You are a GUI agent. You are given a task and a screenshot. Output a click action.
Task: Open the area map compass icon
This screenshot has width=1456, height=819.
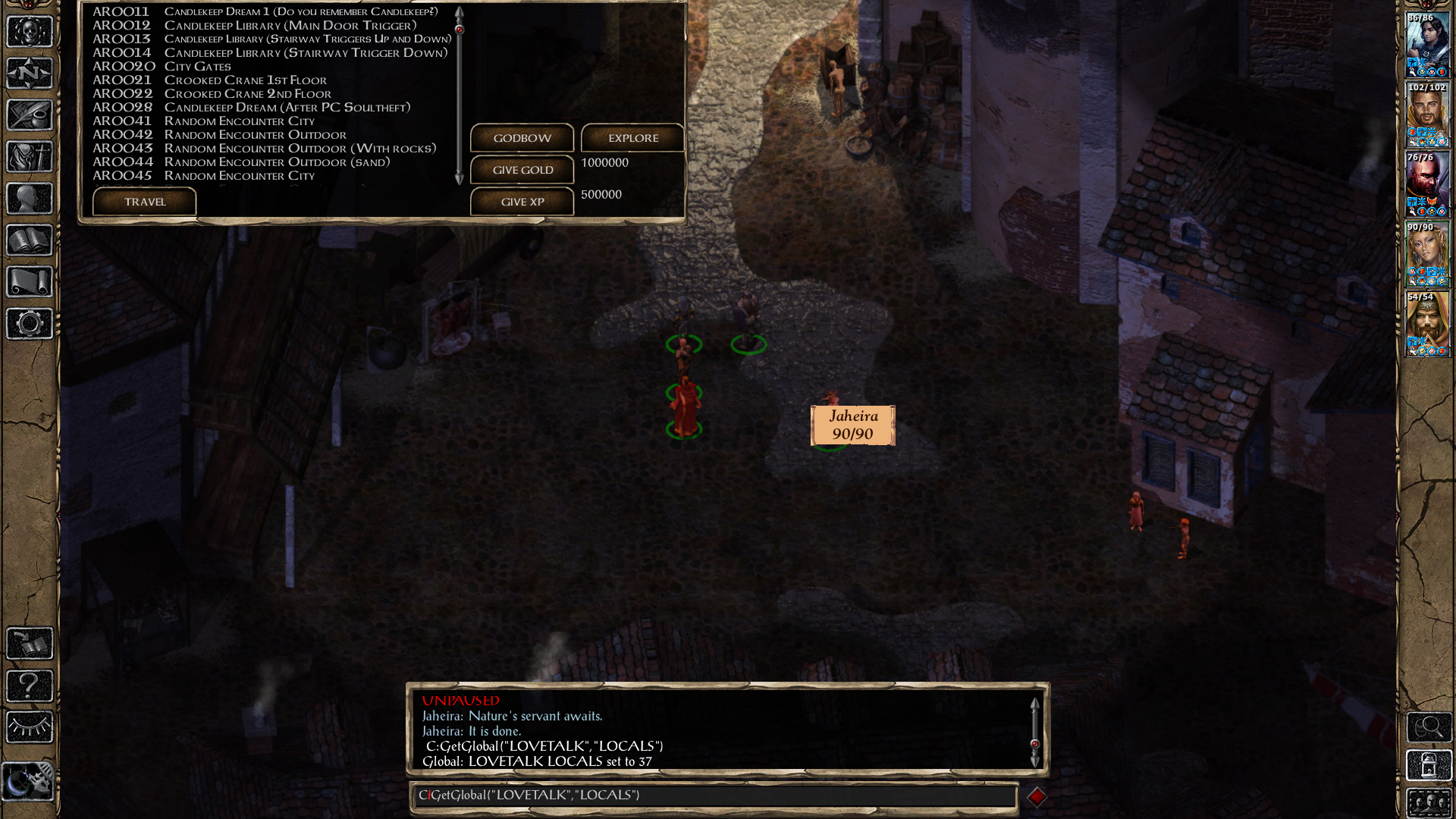pyautogui.click(x=30, y=74)
